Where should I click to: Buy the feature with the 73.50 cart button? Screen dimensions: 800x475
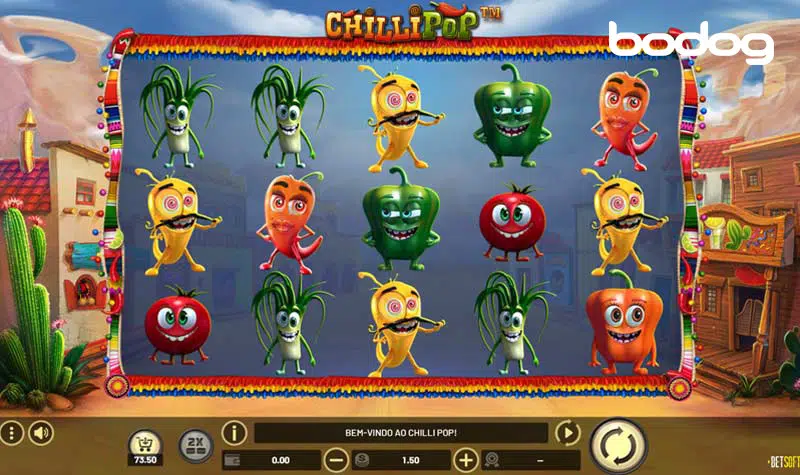click(145, 447)
